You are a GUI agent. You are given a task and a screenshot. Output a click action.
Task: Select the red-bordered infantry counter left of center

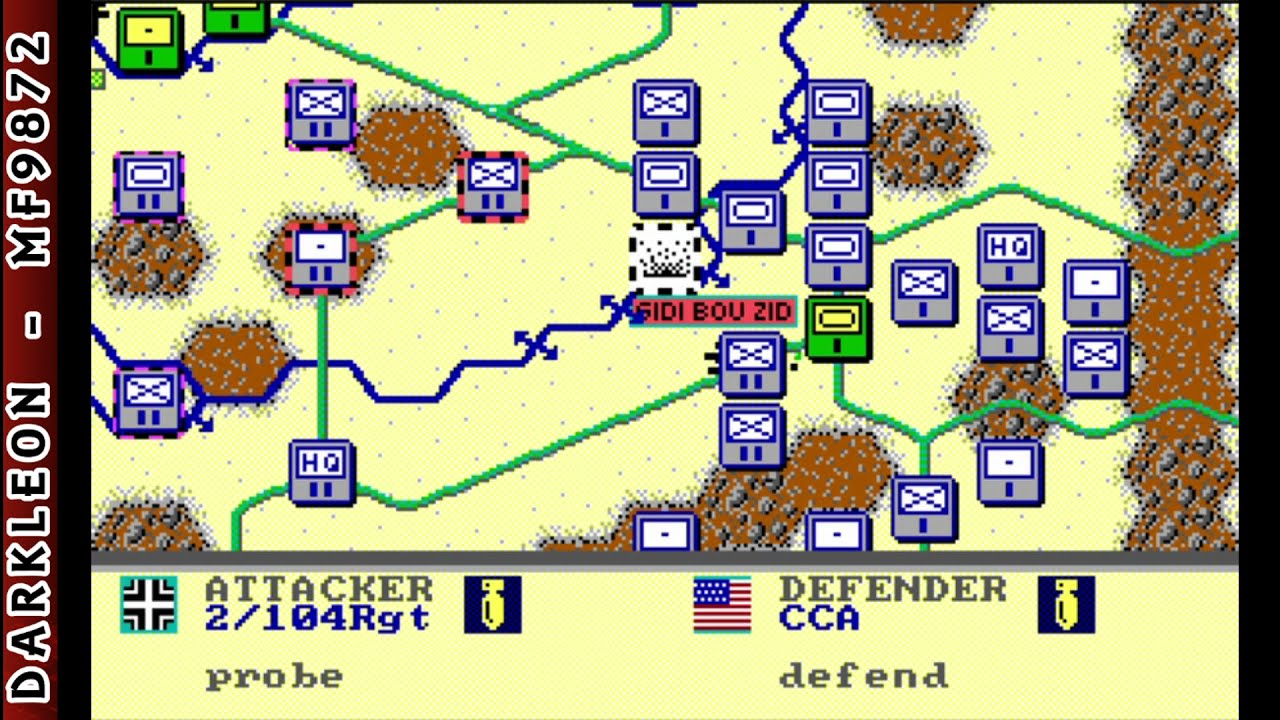(492, 186)
